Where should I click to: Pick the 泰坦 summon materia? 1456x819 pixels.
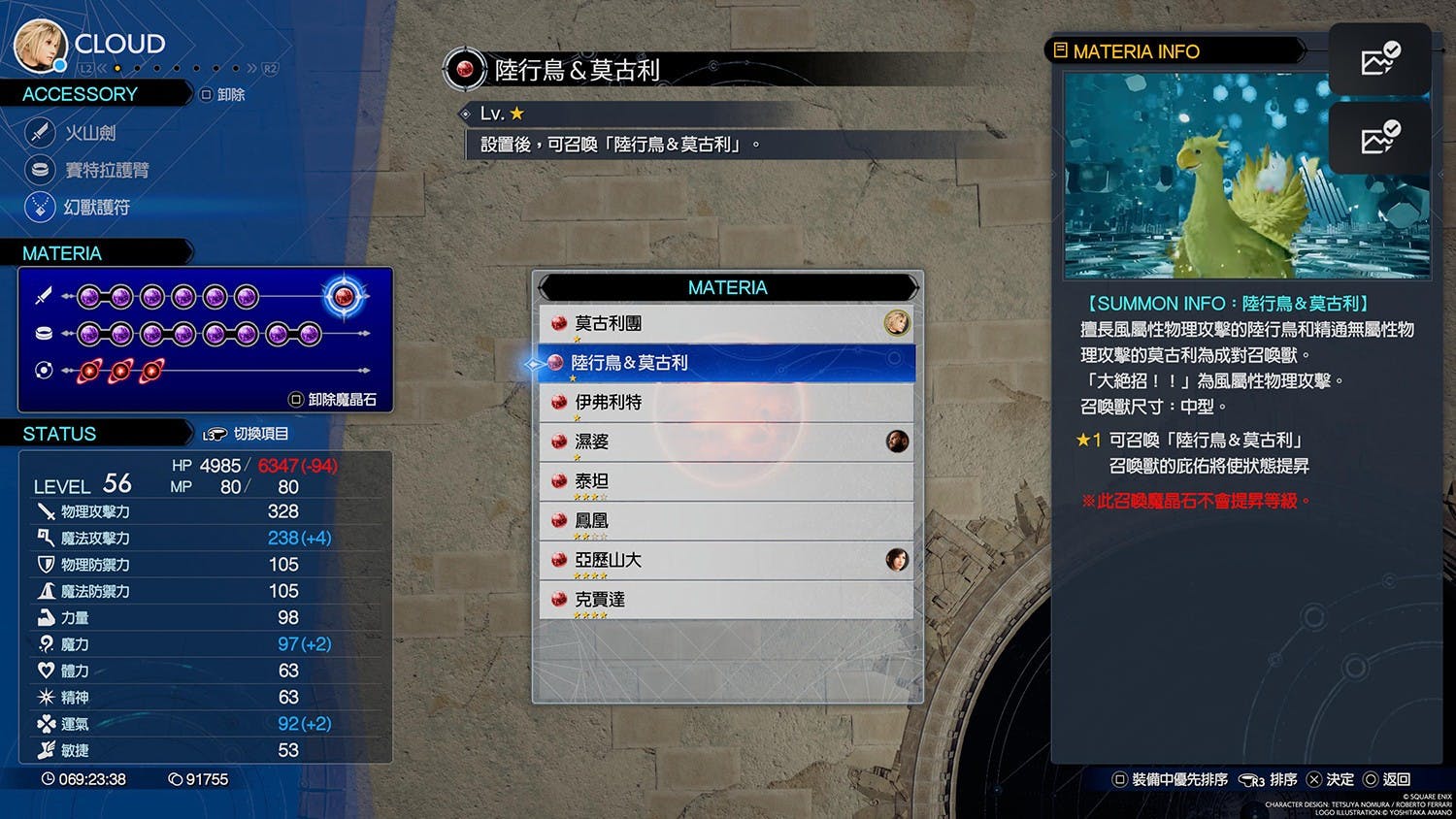[x=726, y=482]
